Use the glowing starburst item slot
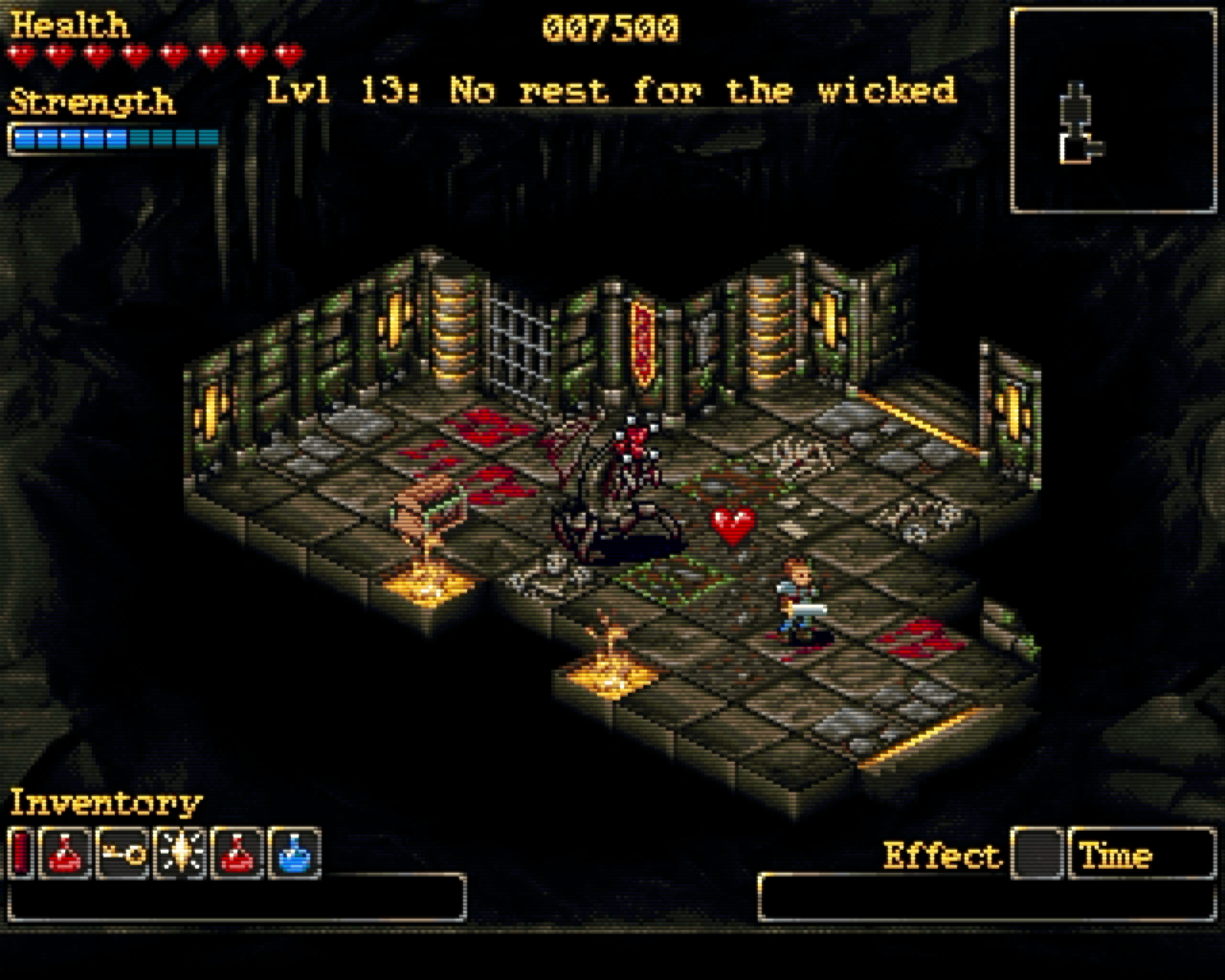 179,853
